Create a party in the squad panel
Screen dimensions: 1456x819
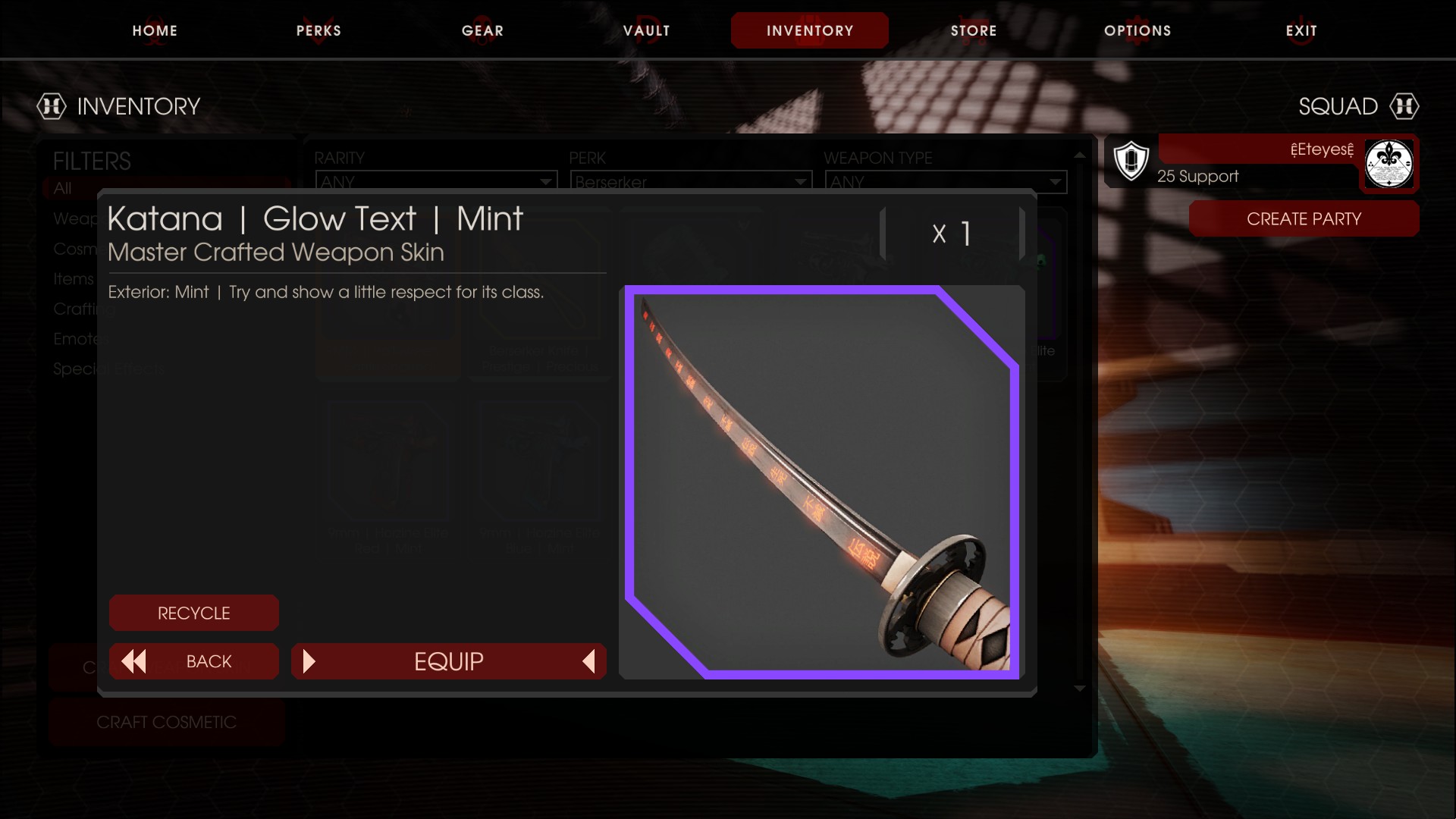click(x=1304, y=218)
